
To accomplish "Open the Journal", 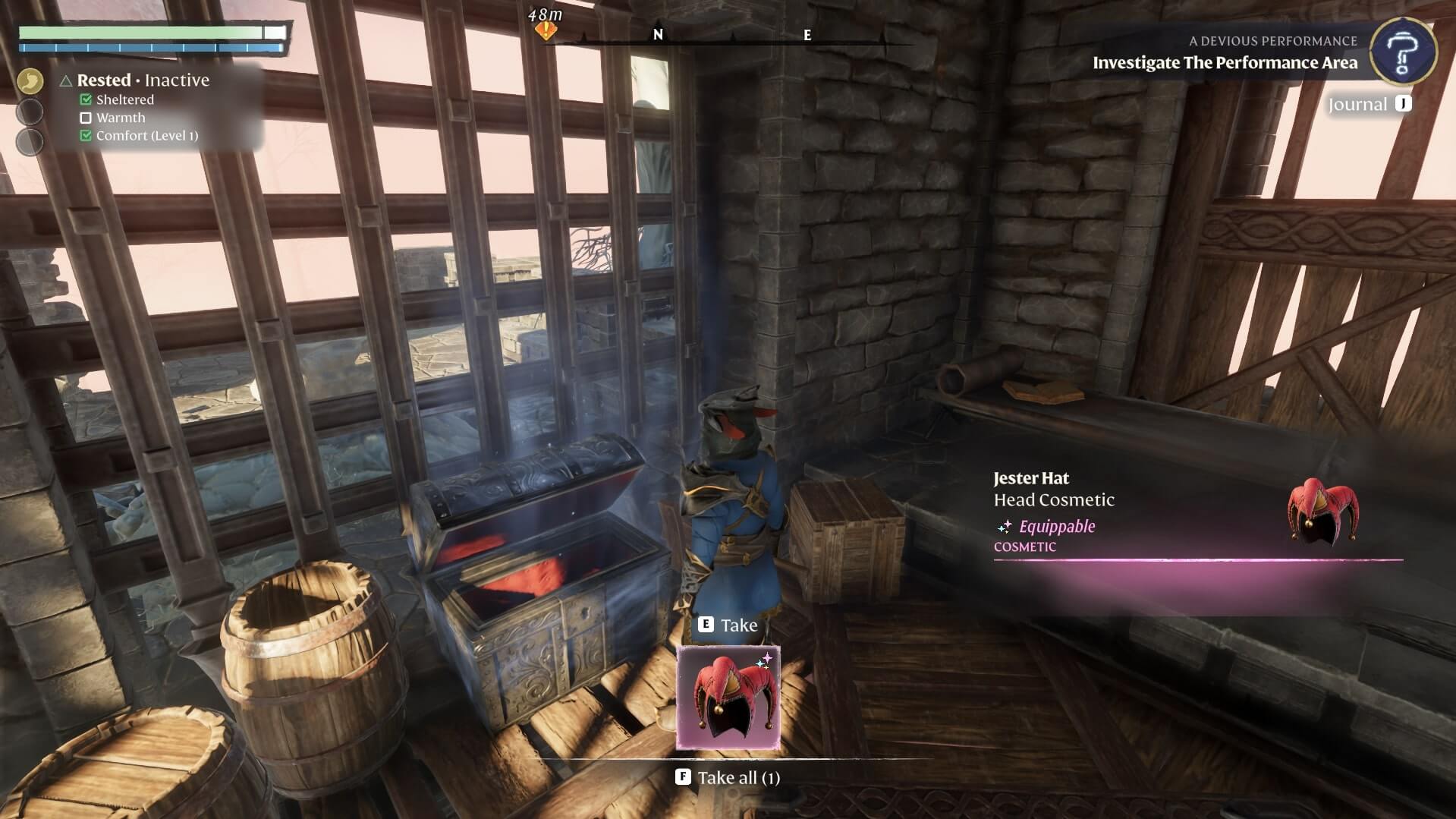I will point(1369,105).
